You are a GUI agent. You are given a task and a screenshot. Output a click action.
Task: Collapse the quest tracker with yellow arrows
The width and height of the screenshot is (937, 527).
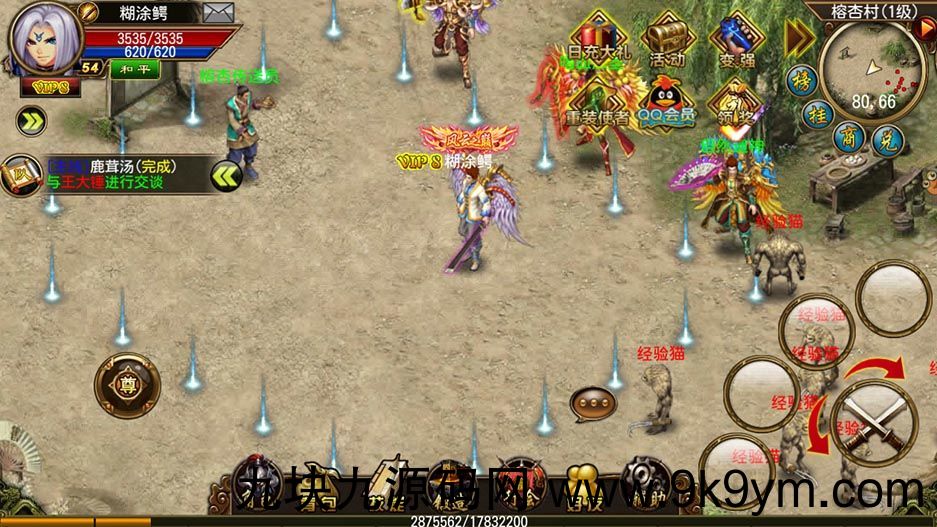tap(227, 176)
